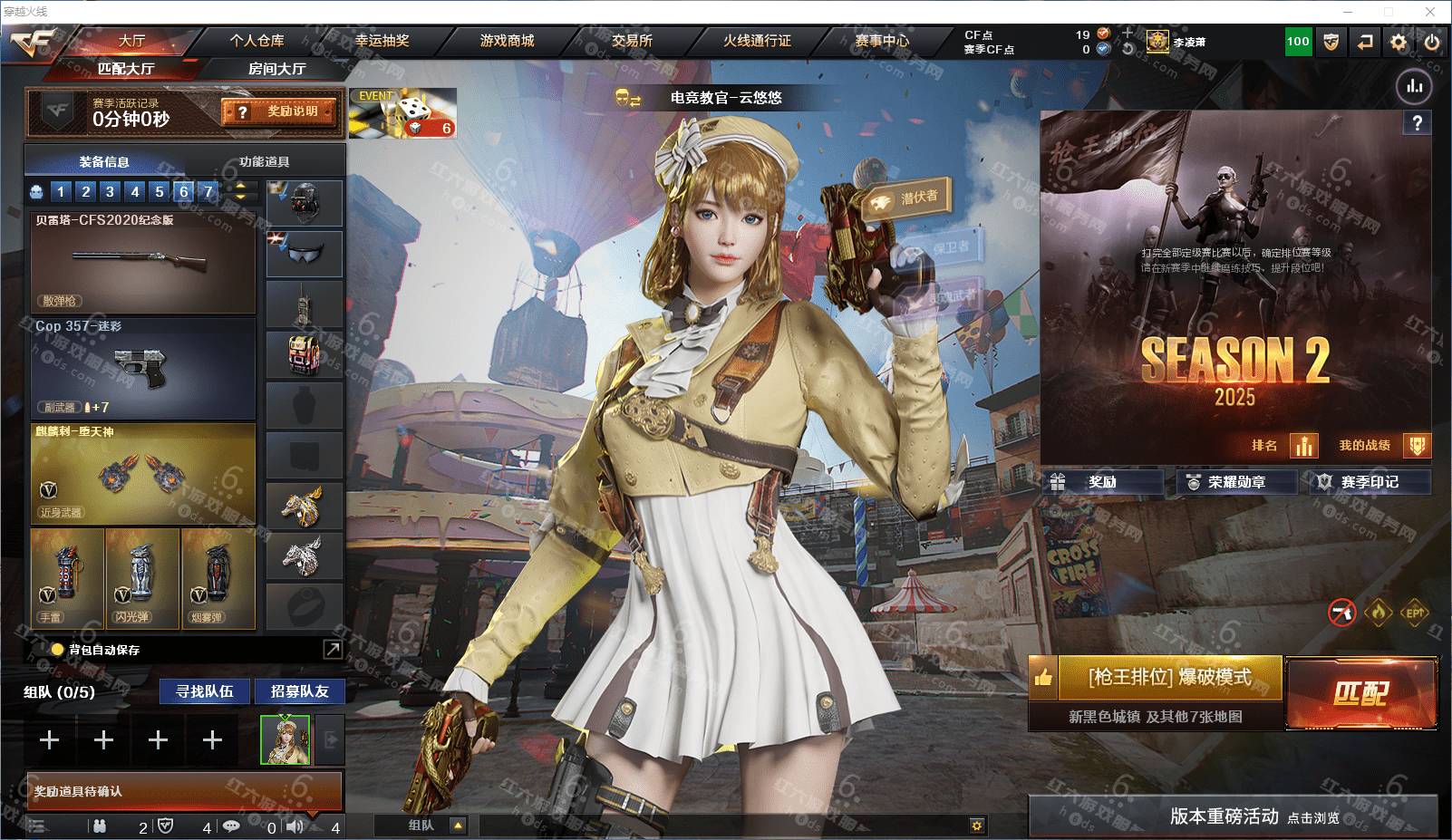View the 排名 ranking leaderboard
Image resolution: width=1452 pixels, height=840 pixels.
[x=1282, y=446]
